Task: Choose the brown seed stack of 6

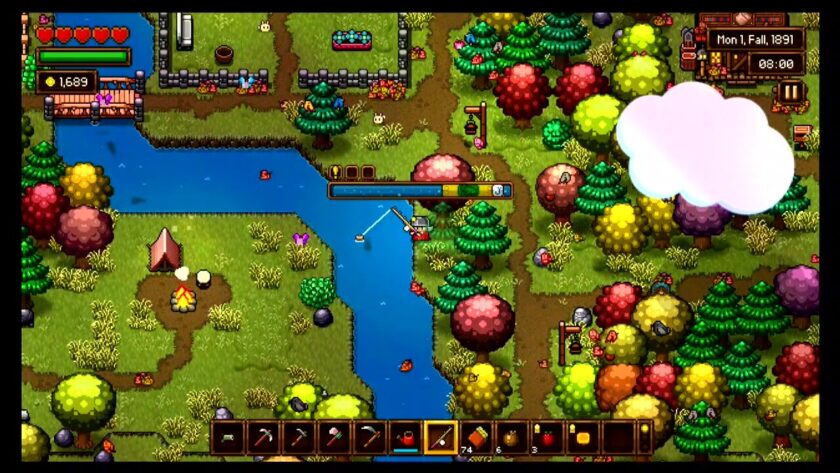Action: (511, 437)
